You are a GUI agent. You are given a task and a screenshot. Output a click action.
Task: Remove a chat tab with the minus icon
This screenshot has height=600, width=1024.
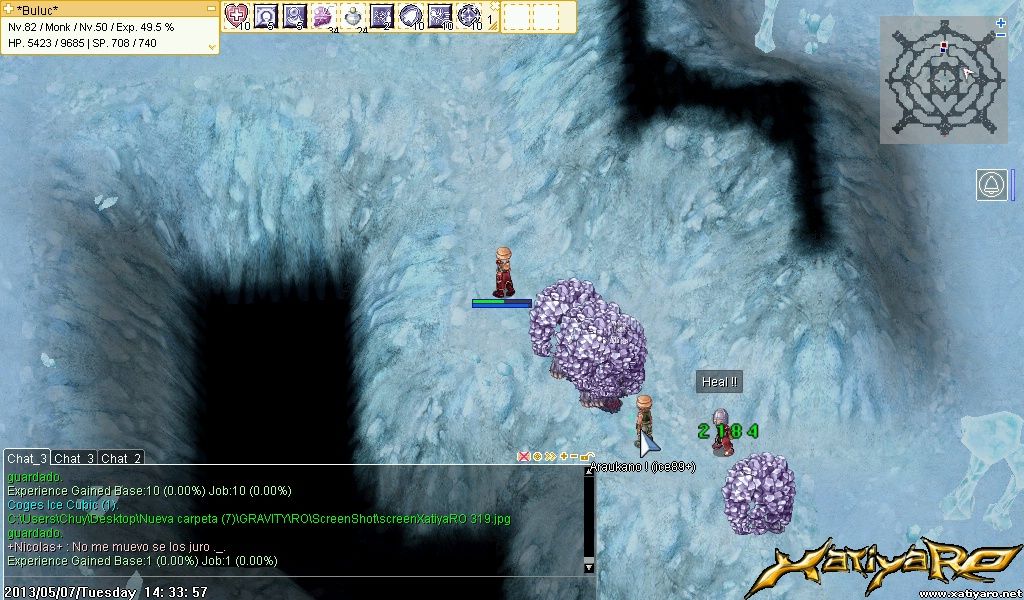point(574,456)
